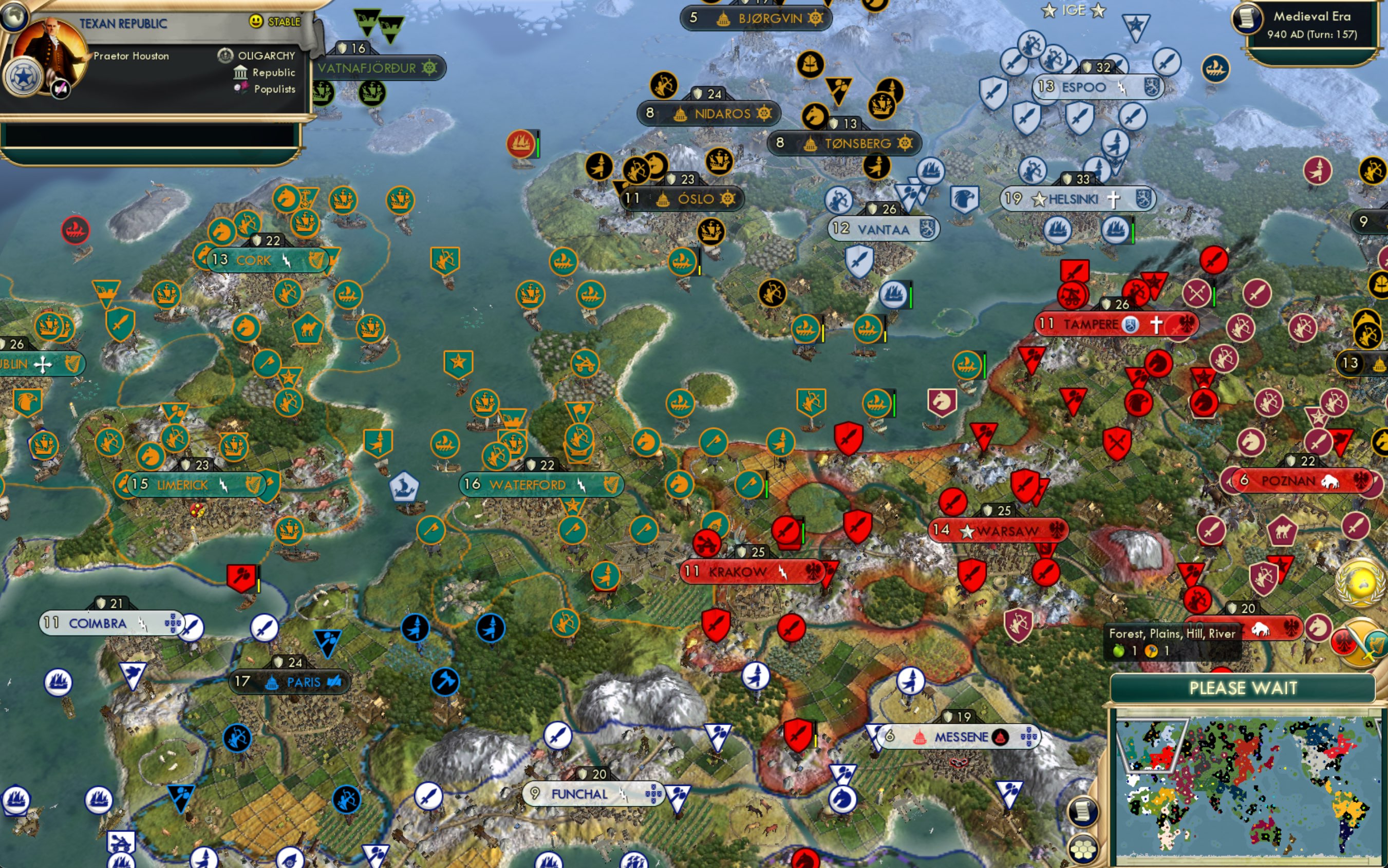
Task: Click the Republic temple icon
Action: [241, 72]
